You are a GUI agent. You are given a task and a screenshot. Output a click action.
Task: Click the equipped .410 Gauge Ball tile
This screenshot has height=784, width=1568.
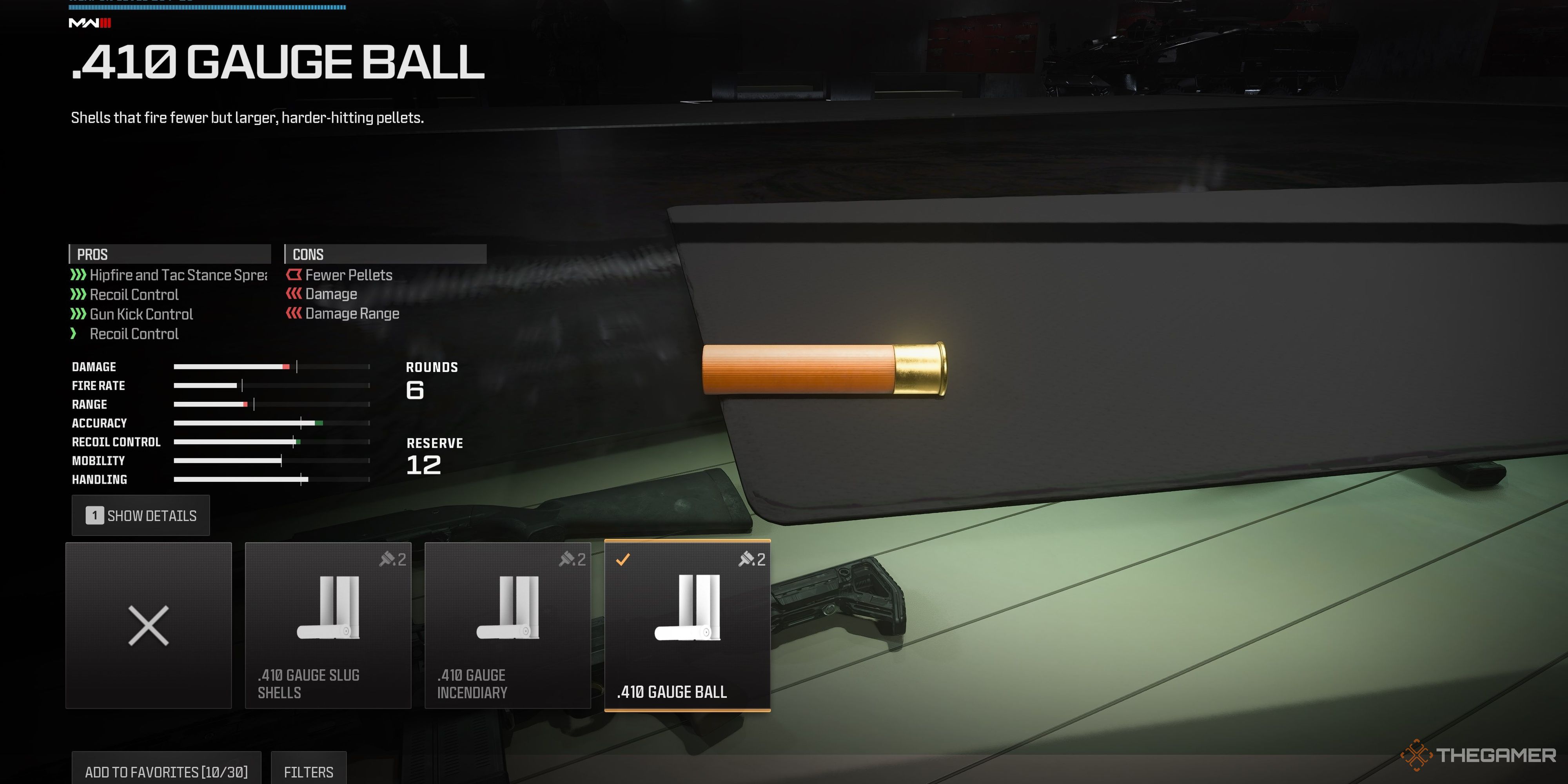tap(687, 625)
